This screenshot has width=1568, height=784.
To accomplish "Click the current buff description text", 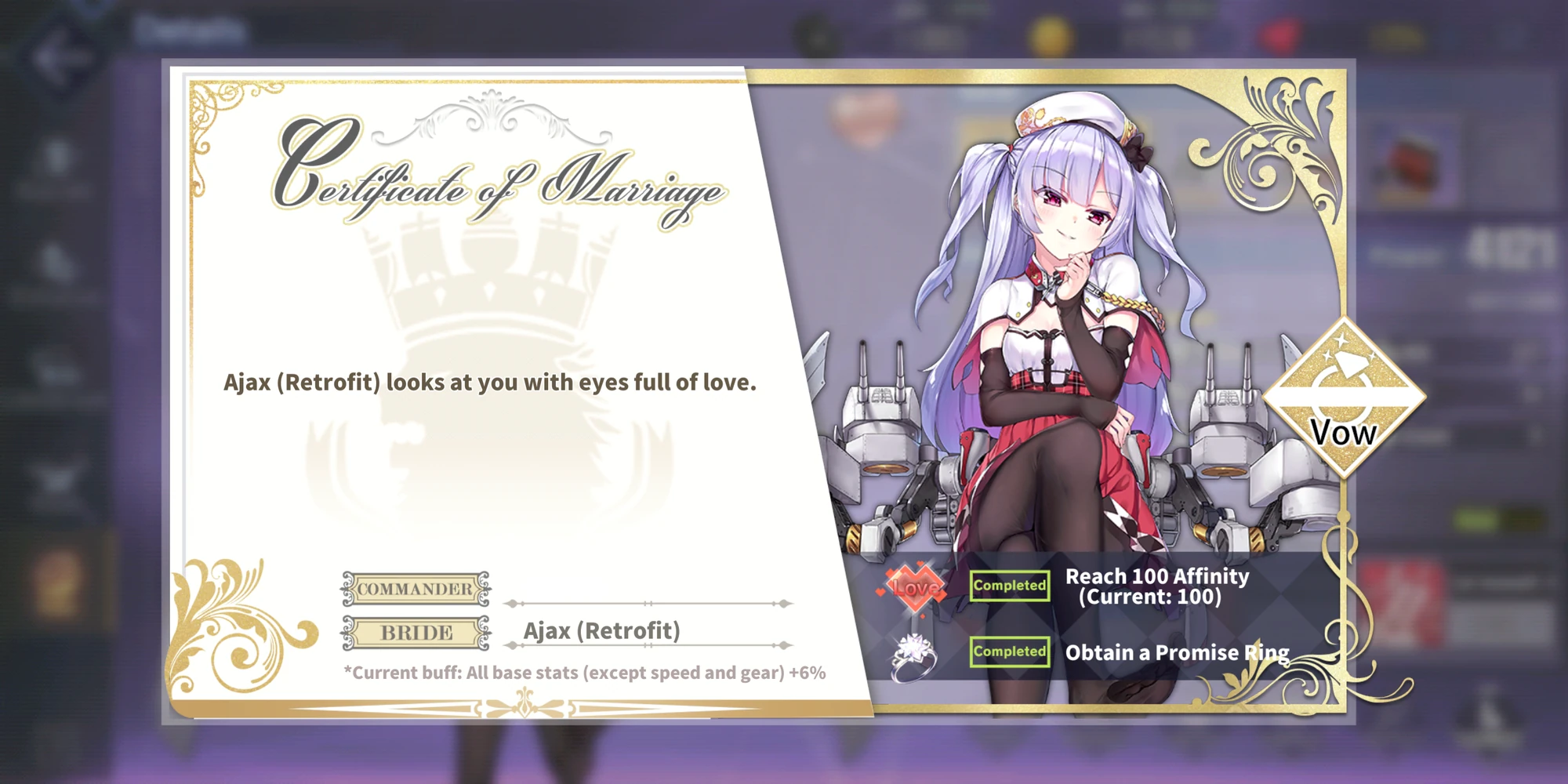I will coord(586,673).
